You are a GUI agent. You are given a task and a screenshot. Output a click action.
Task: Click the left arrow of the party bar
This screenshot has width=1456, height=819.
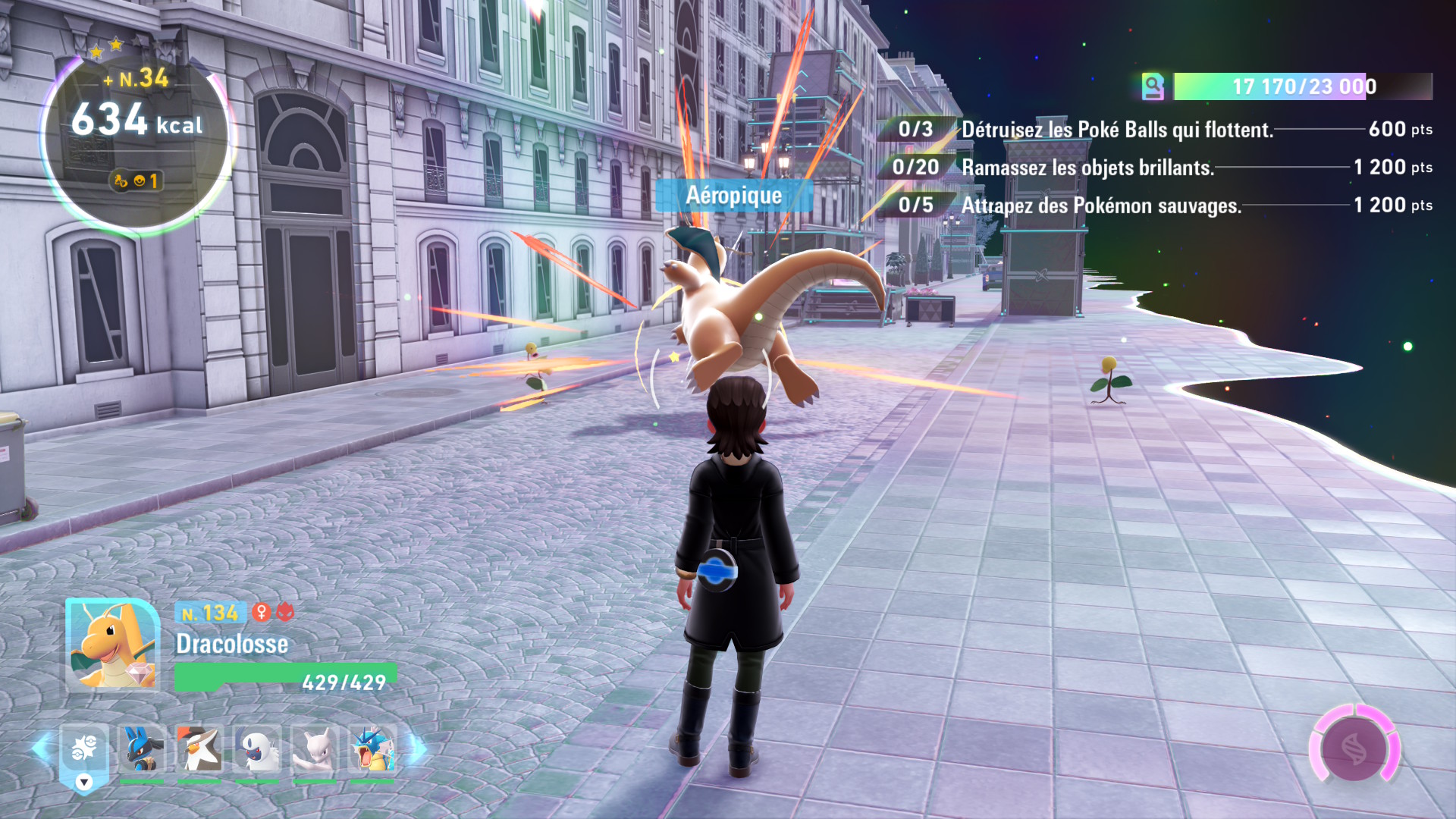(x=40, y=748)
